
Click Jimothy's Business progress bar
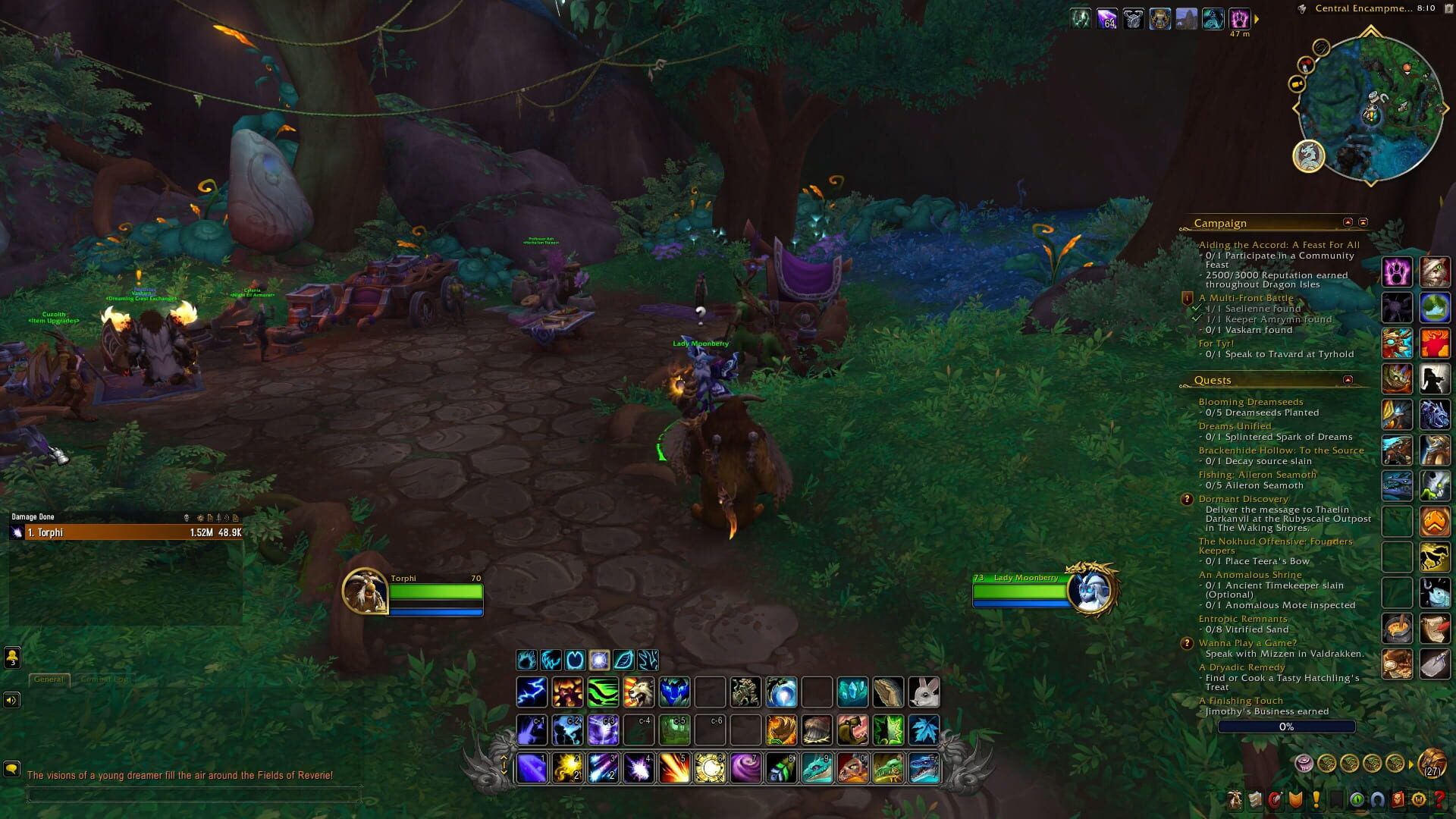click(1285, 726)
